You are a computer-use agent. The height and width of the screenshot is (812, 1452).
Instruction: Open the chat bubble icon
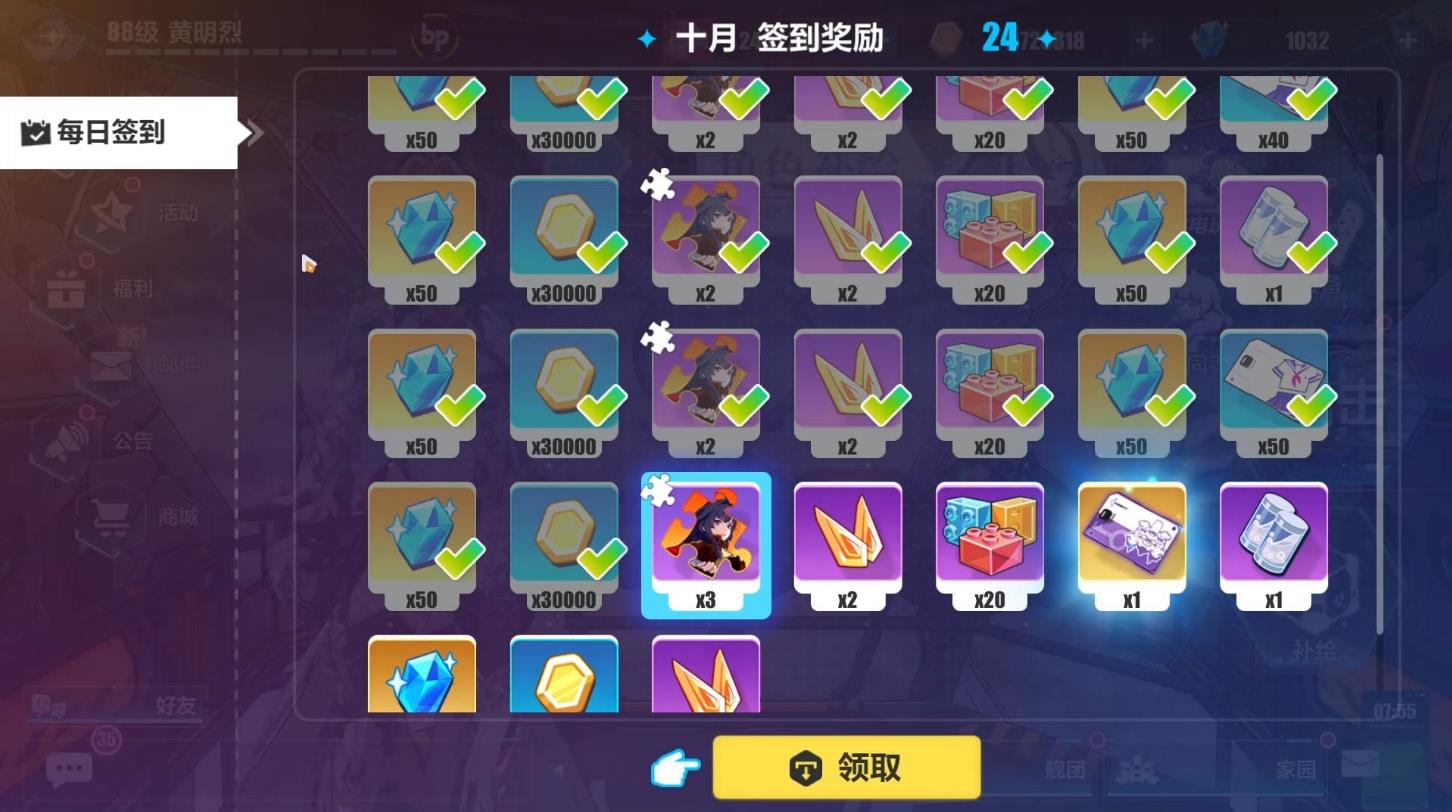(67, 768)
